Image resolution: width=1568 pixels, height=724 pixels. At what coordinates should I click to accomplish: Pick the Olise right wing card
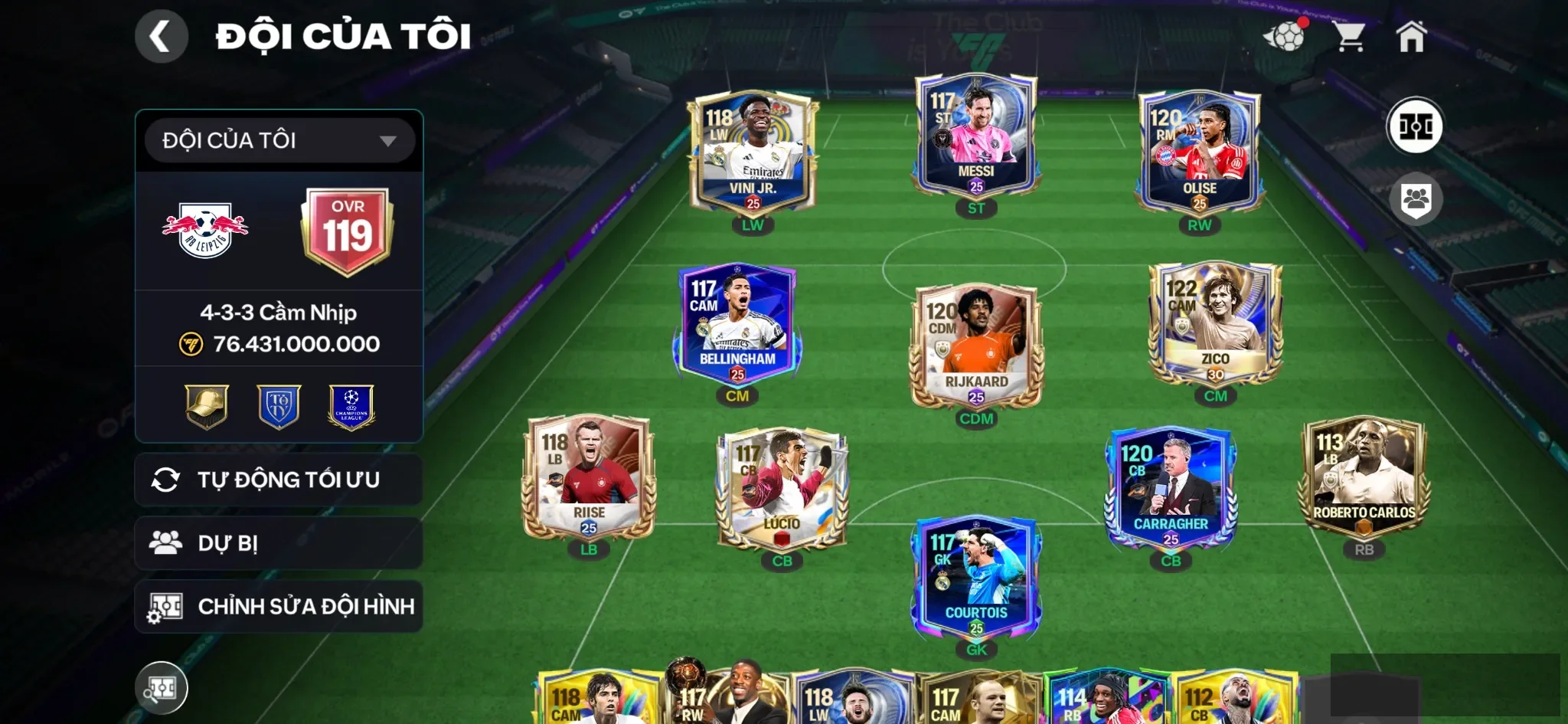click(1199, 153)
